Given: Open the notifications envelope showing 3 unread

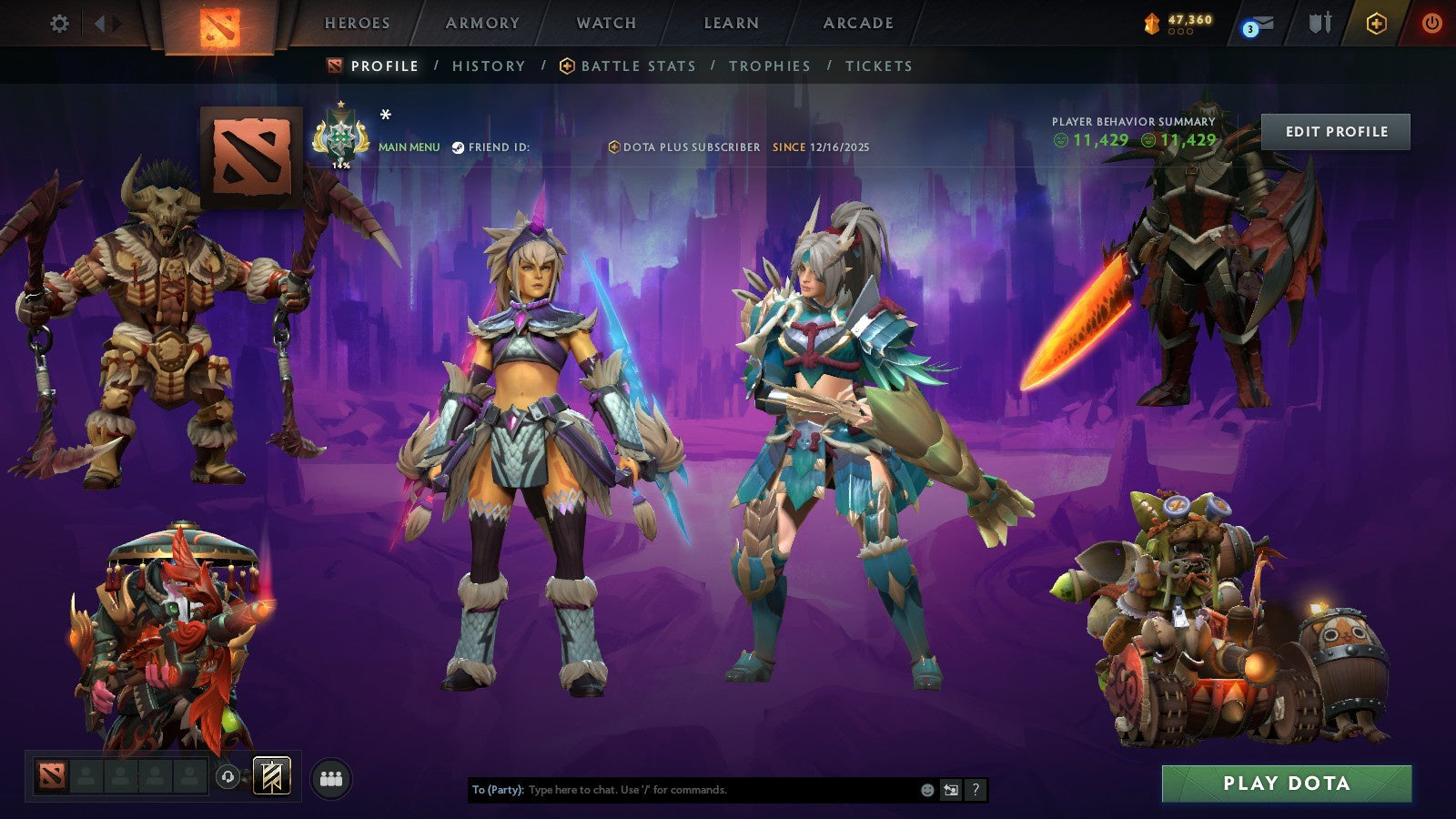Looking at the screenshot, I should click(1262, 23).
